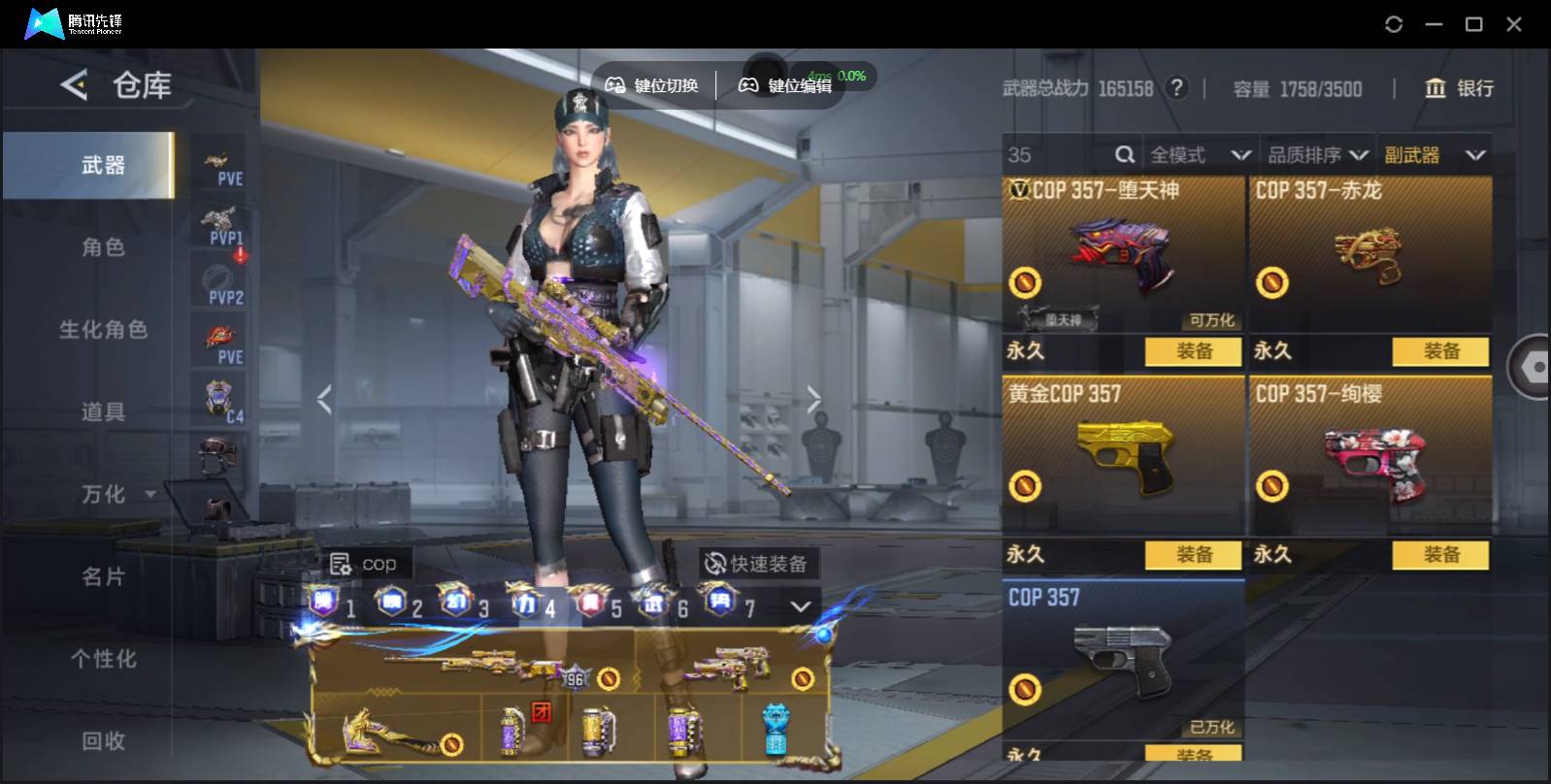1551x784 pixels.
Task: Open the 全模式 mode filter dropdown
Action: [x=1199, y=155]
